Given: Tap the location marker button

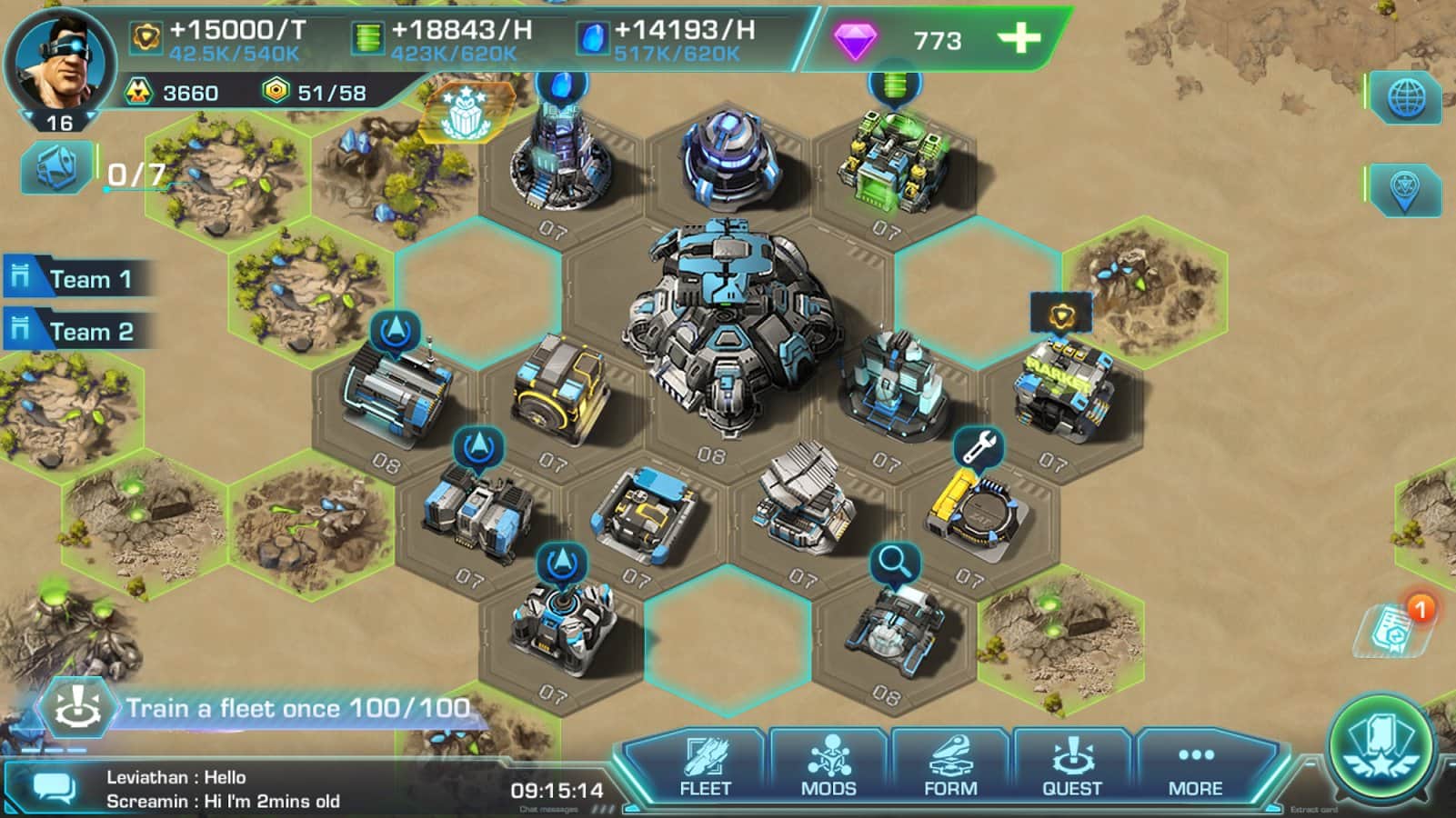Looking at the screenshot, I should pyautogui.click(x=1406, y=190).
